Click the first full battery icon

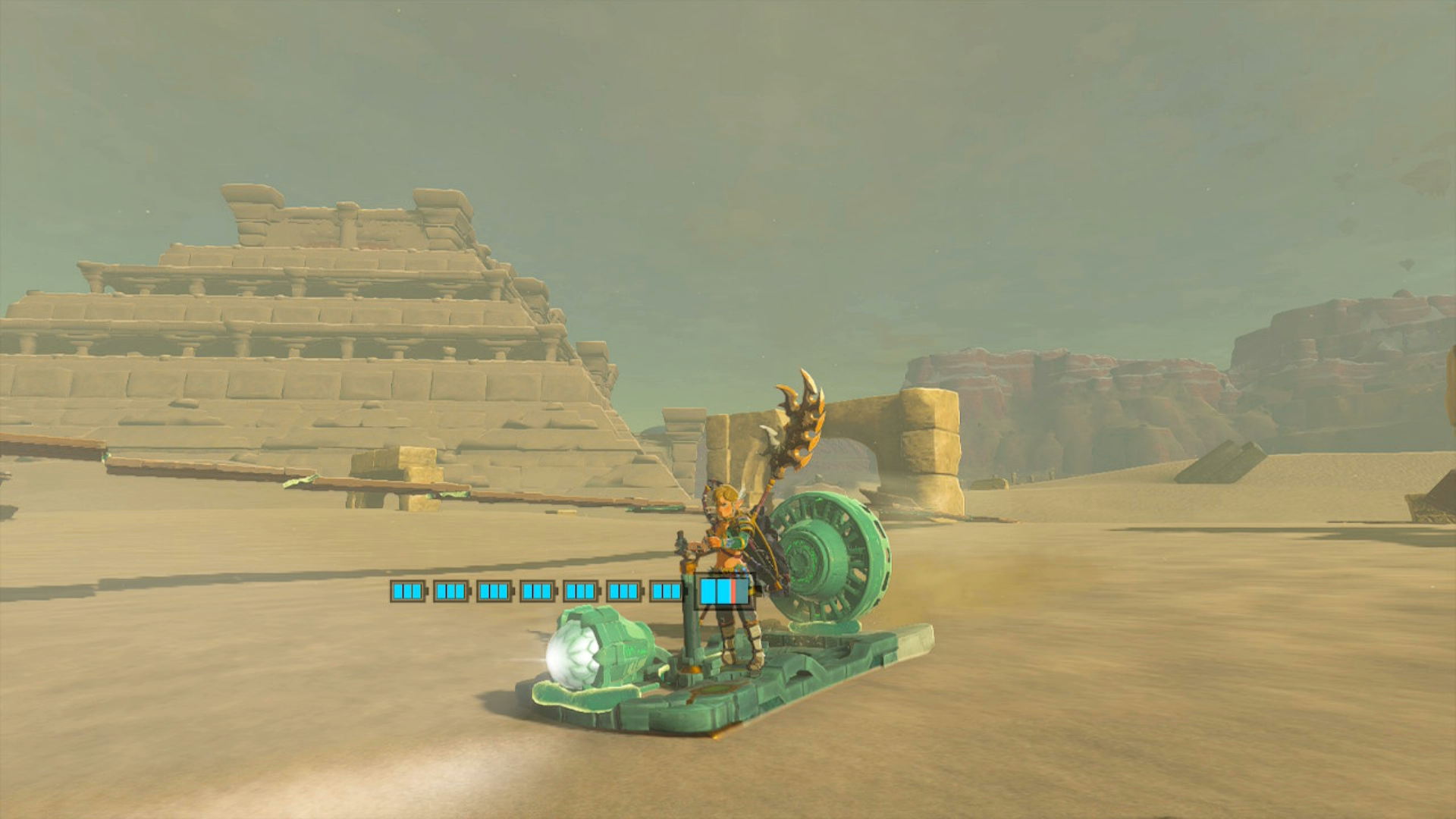[x=409, y=592]
